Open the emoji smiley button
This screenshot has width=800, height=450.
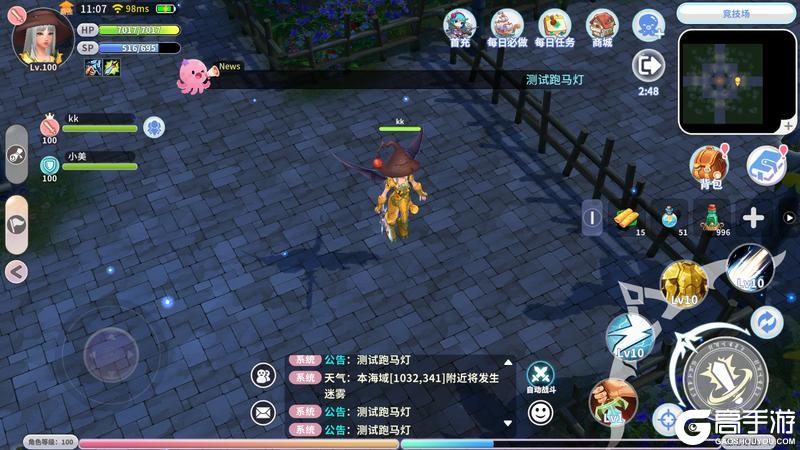(x=540, y=411)
